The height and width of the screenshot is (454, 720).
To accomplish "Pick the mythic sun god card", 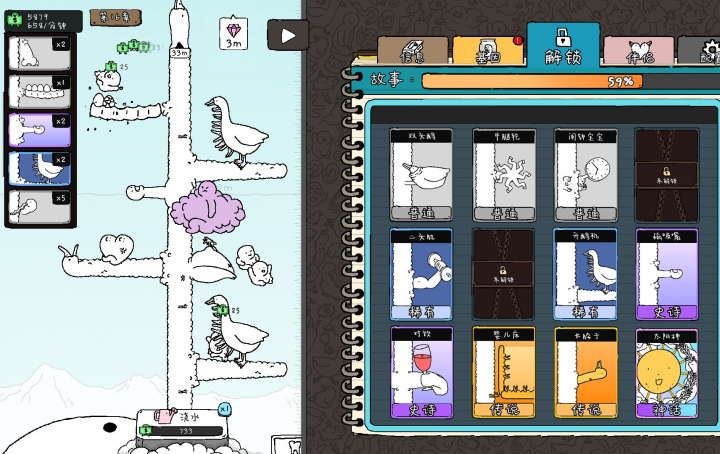I will pyautogui.click(x=666, y=372).
